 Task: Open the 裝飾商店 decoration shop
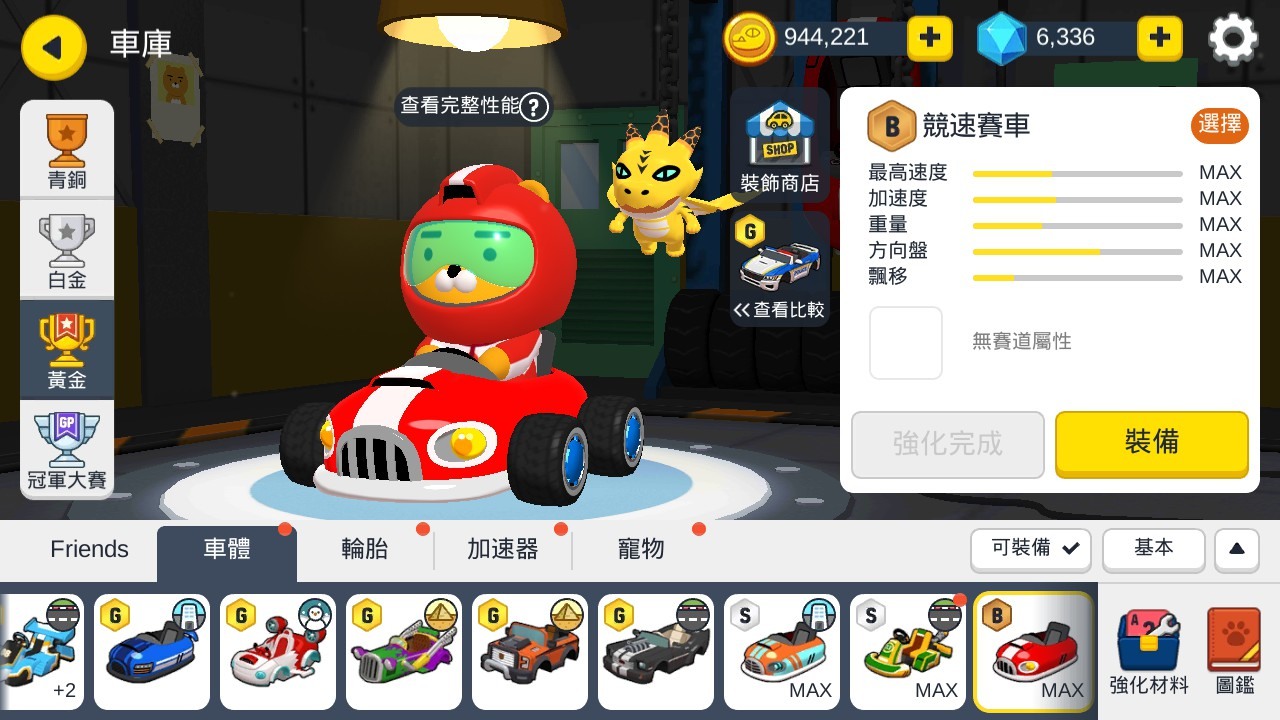click(779, 143)
